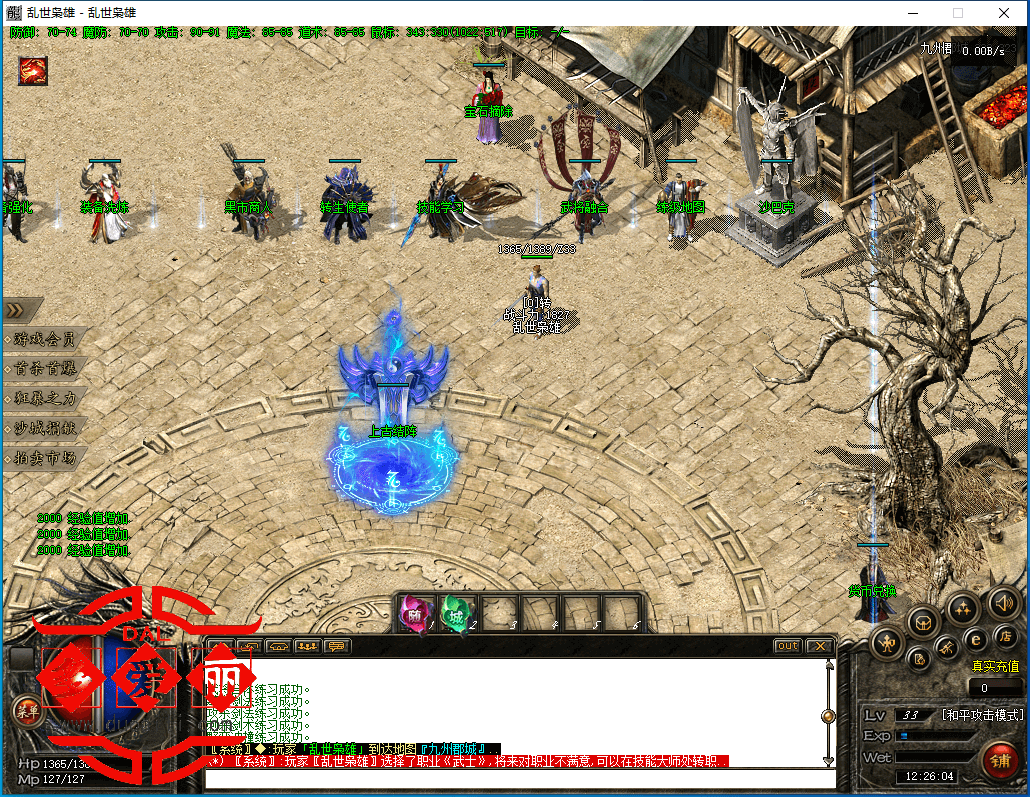The image size is (1030, 797).
Task: Open the 拍卖市场 auction market
Action: pos(45,458)
